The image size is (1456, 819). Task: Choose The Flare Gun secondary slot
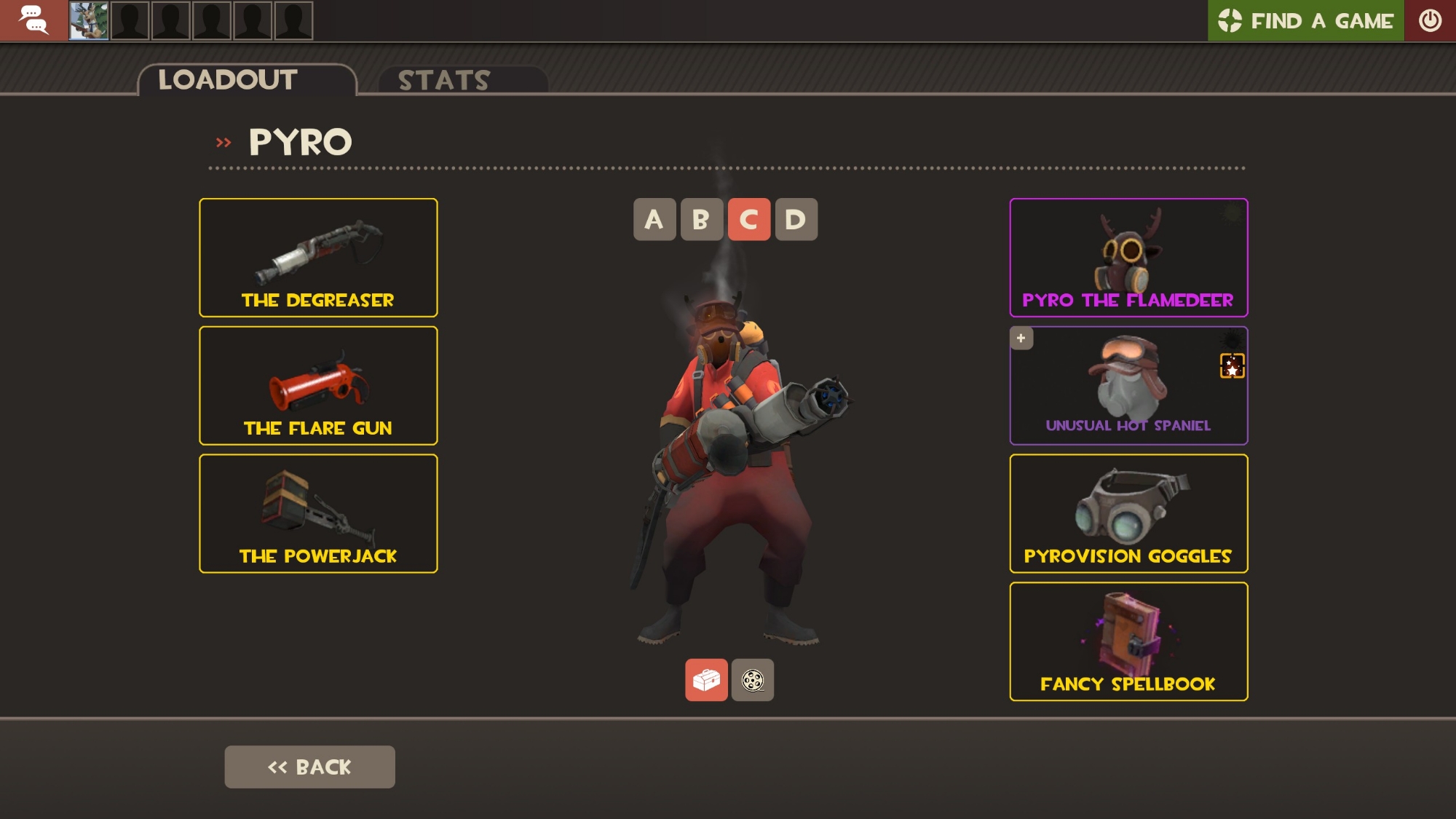[318, 386]
